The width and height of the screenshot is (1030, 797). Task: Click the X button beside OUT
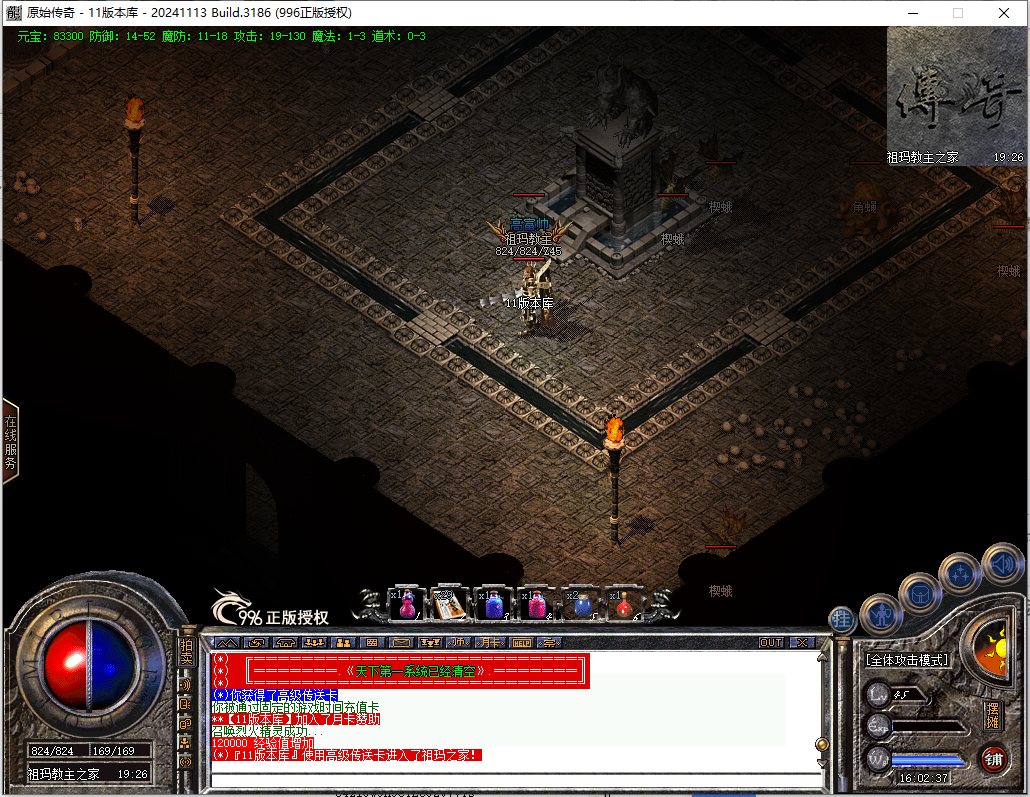pos(802,642)
